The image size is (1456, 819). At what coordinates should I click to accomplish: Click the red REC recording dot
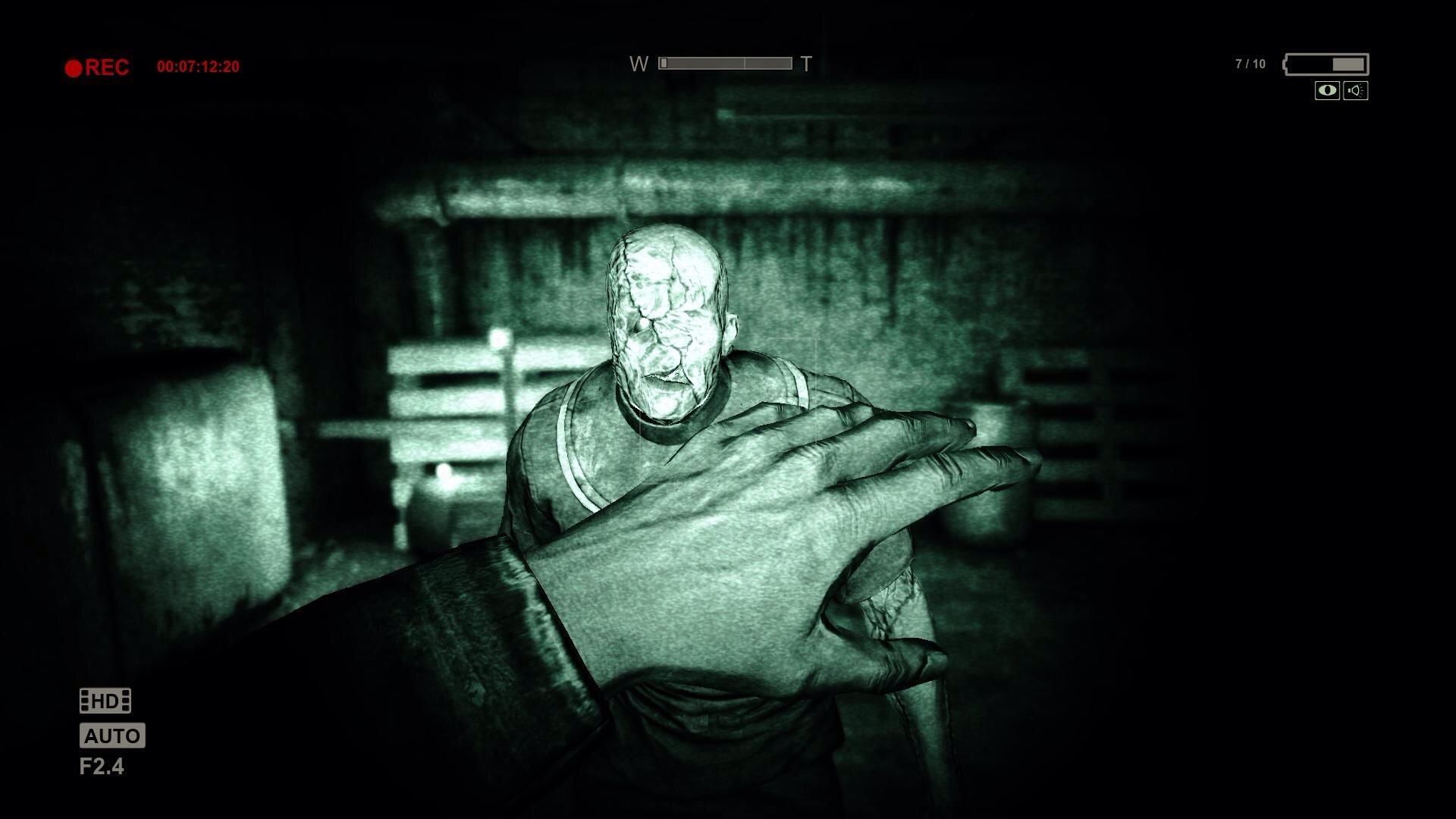click(73, 67)
